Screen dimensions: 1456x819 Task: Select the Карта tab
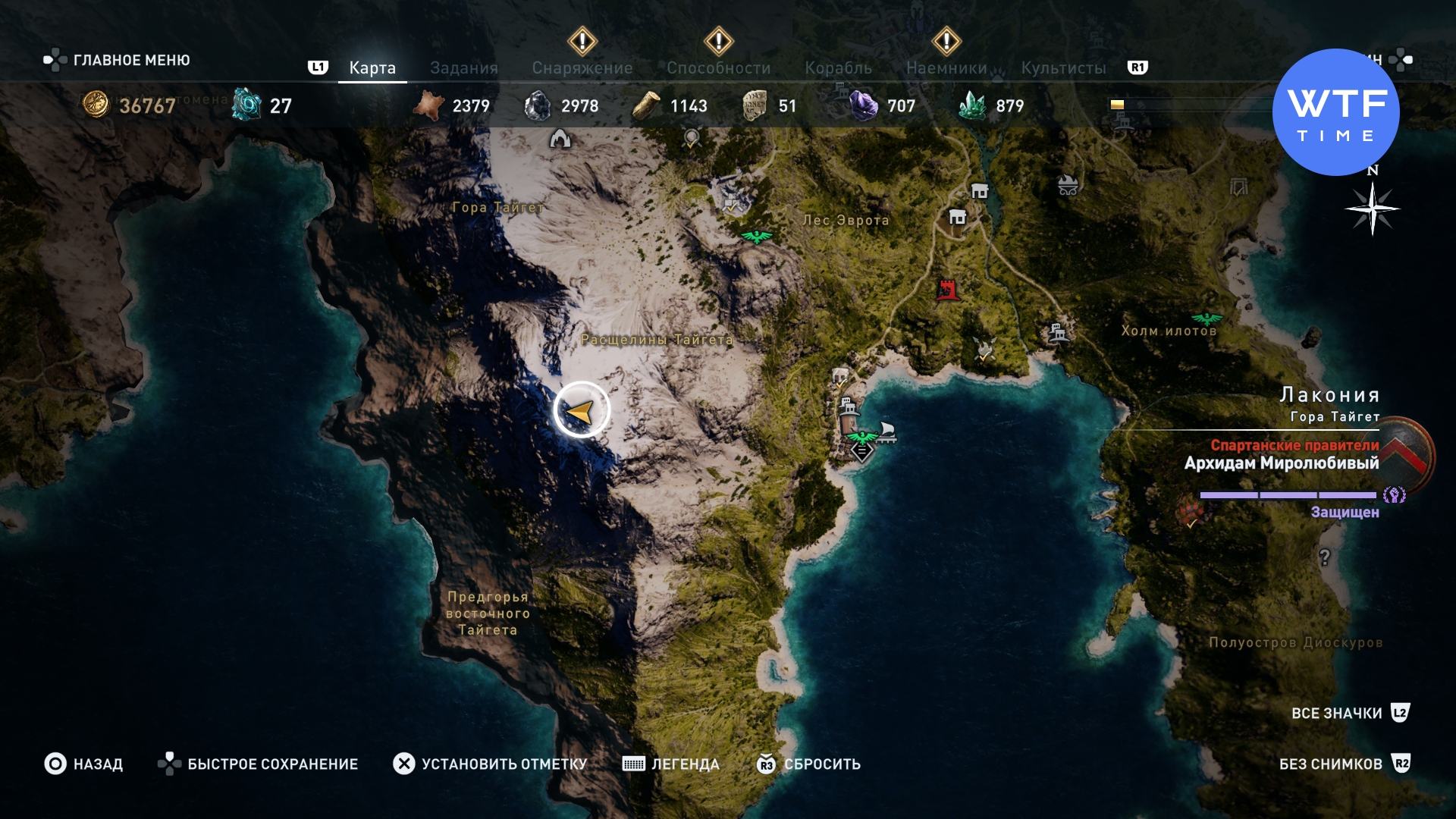372,68
